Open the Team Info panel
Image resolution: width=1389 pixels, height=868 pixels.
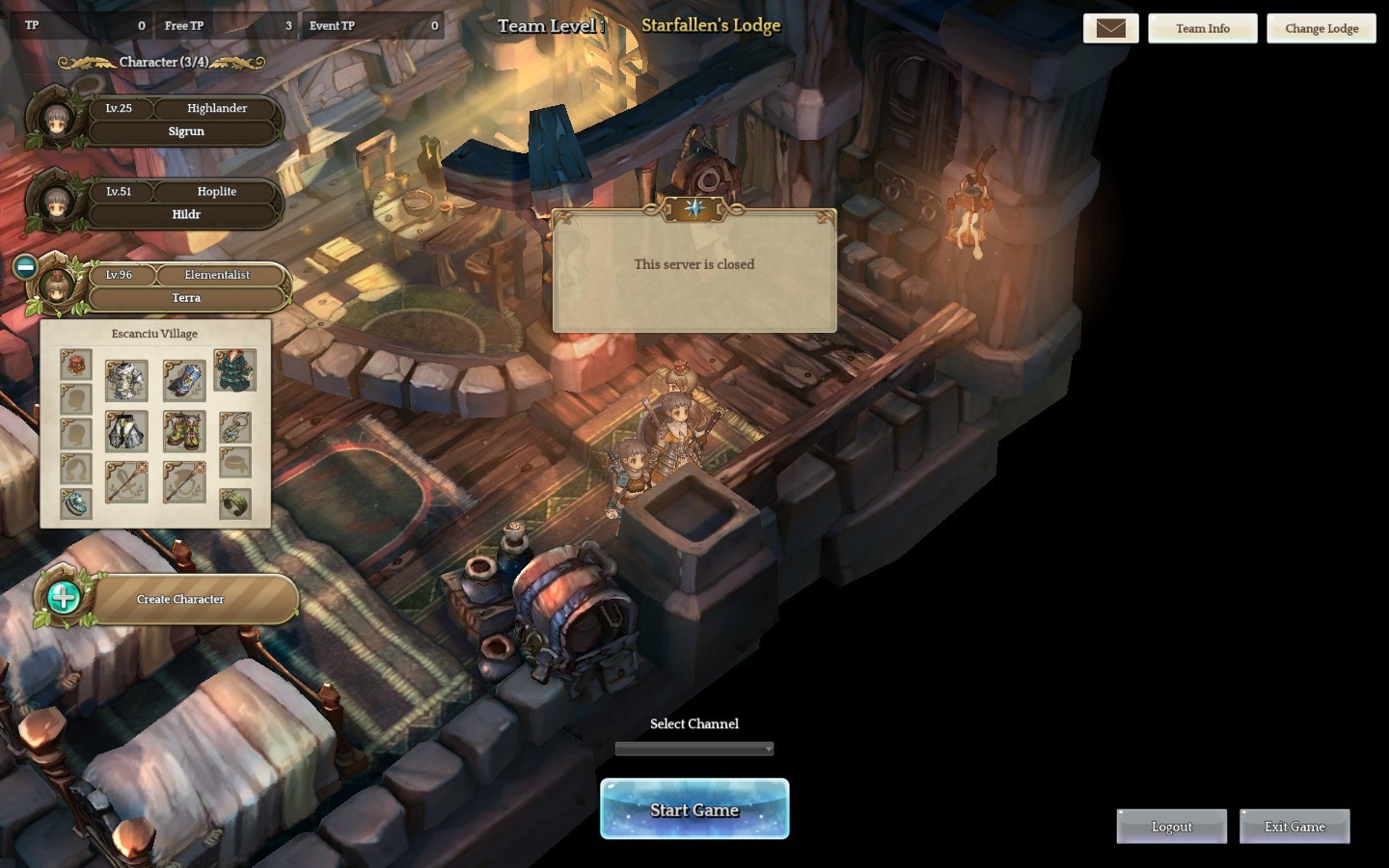pos(1202,29)
